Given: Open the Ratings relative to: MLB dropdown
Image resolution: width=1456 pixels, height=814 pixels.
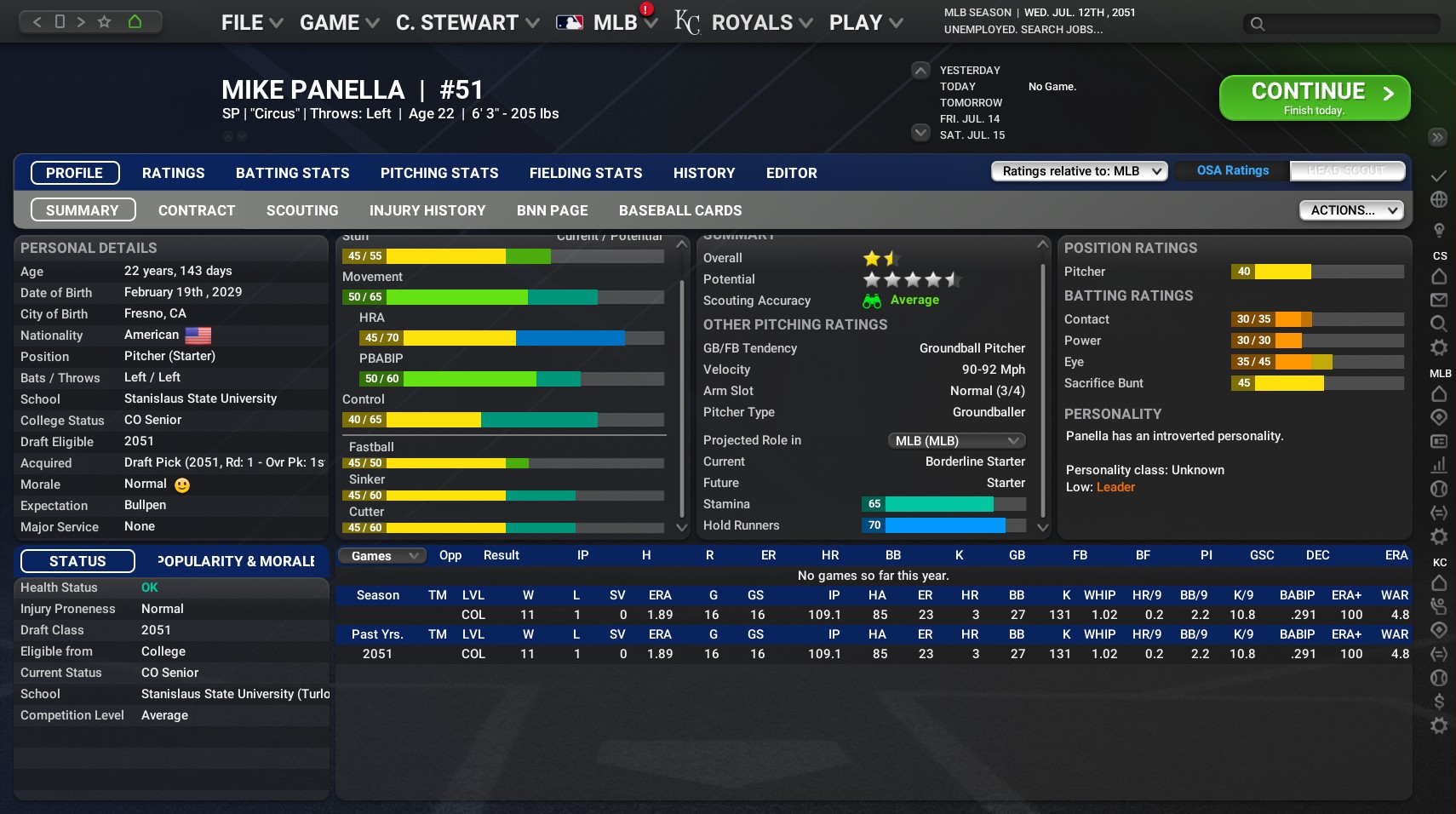Looking at the screenshot, I should tap(1079, 170).
